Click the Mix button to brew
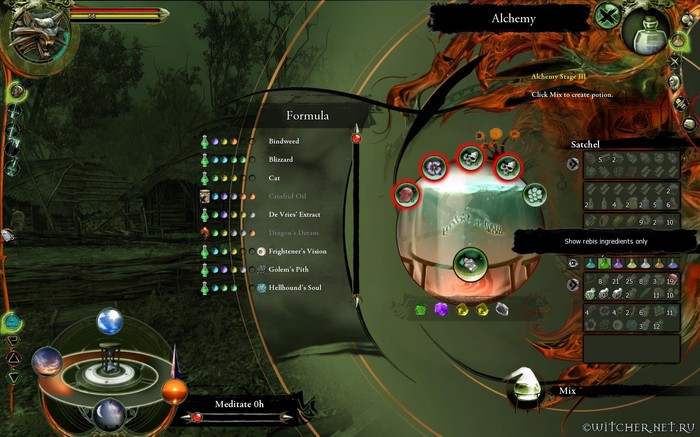Image resolution: width=700 pixels, height=437 pixels. (x=568, y=391)
